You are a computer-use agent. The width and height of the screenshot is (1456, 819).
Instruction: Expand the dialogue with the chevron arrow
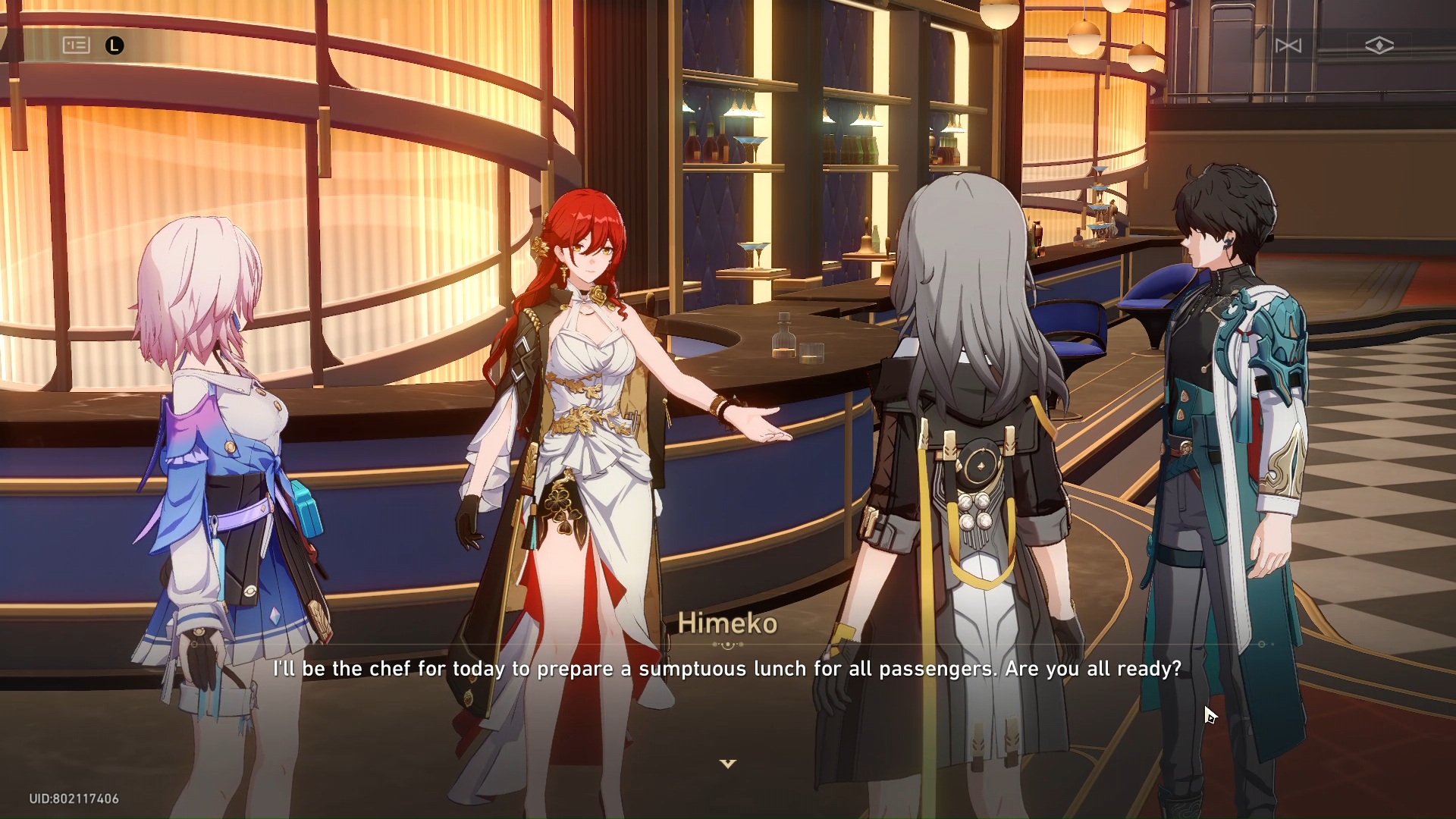(728, 764)
